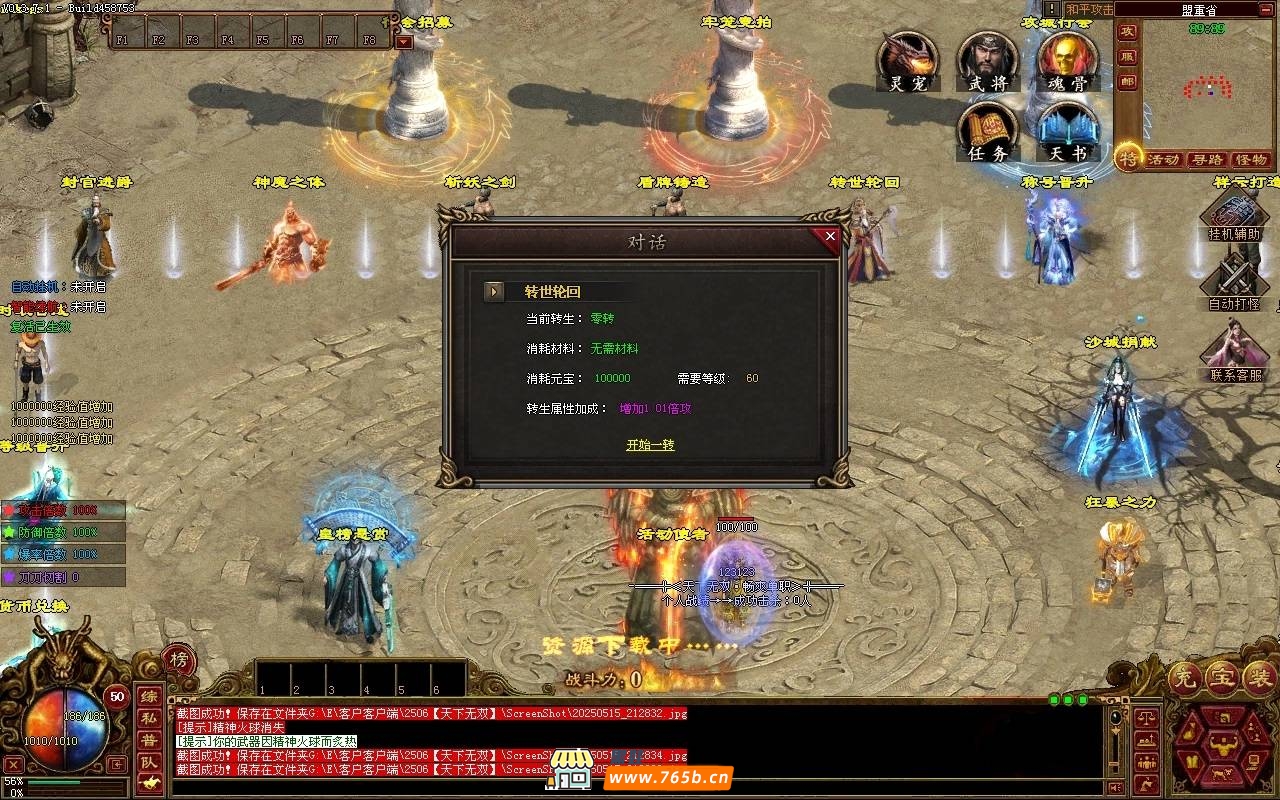
Task: Switch to the 活动 events tab
Action: tap(1163, 160)
